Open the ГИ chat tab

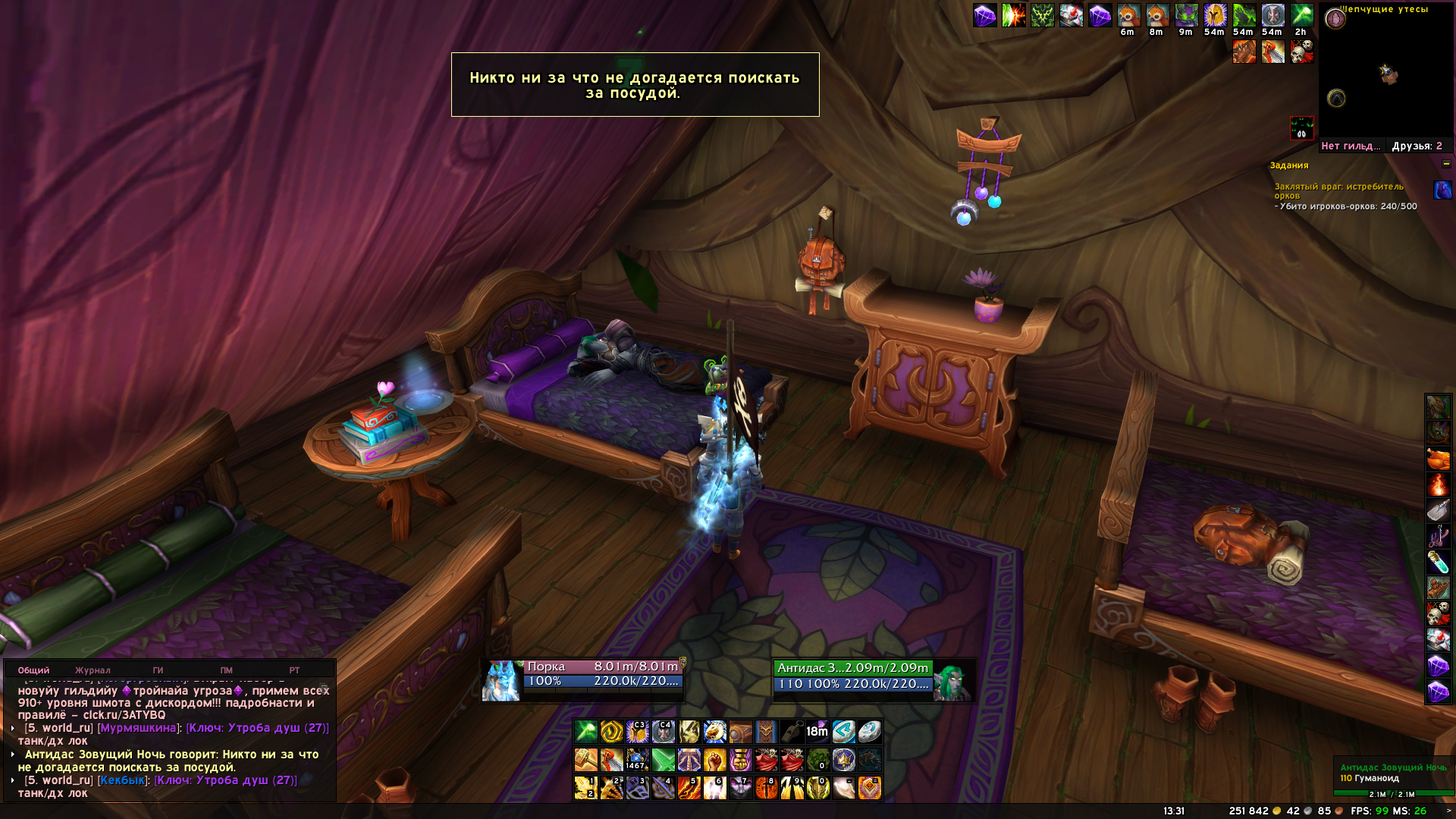[x=158, y=670]
